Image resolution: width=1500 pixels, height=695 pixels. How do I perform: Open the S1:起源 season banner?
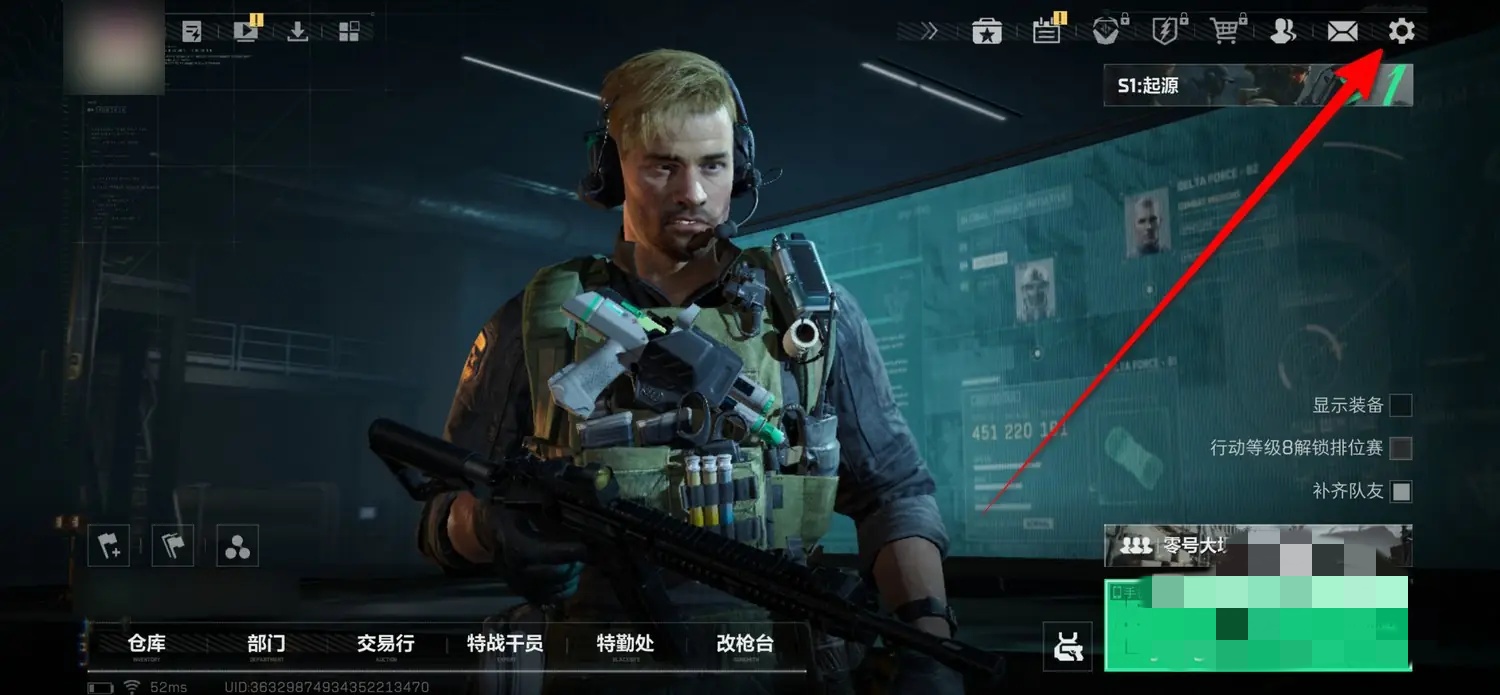click(1257, 86)
